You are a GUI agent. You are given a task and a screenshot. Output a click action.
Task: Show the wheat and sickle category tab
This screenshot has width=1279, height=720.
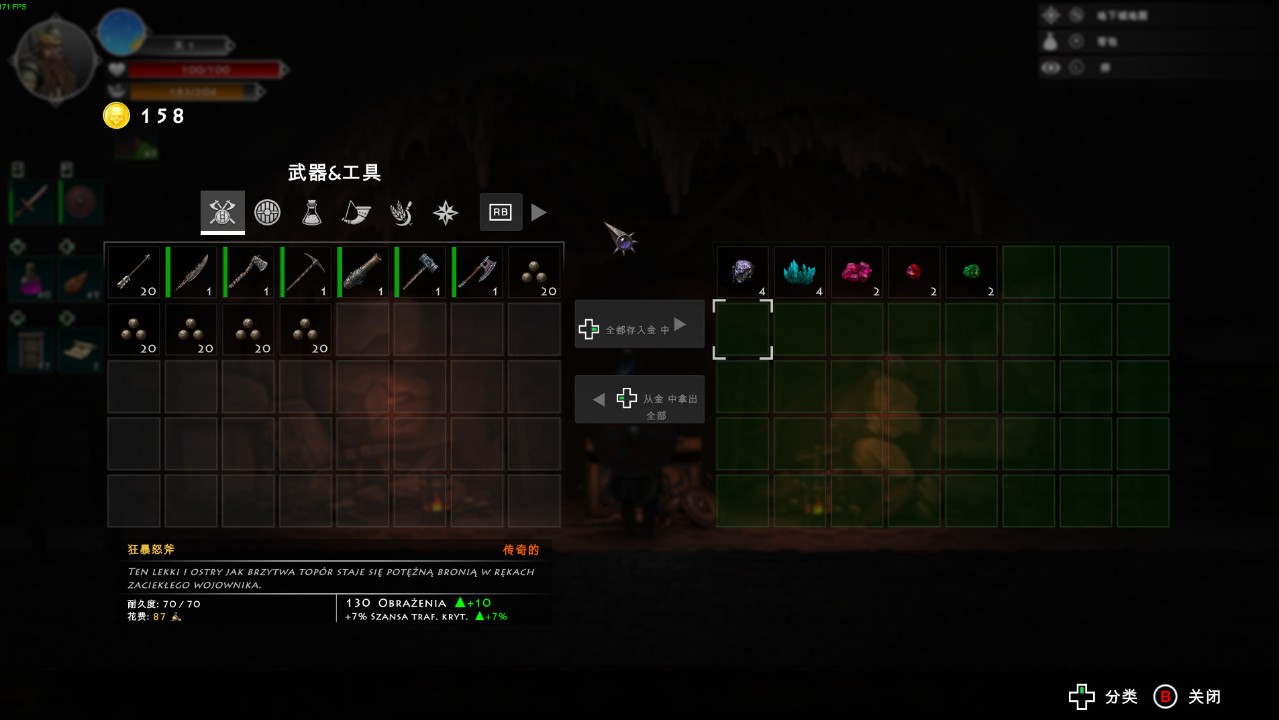[401, 212]
